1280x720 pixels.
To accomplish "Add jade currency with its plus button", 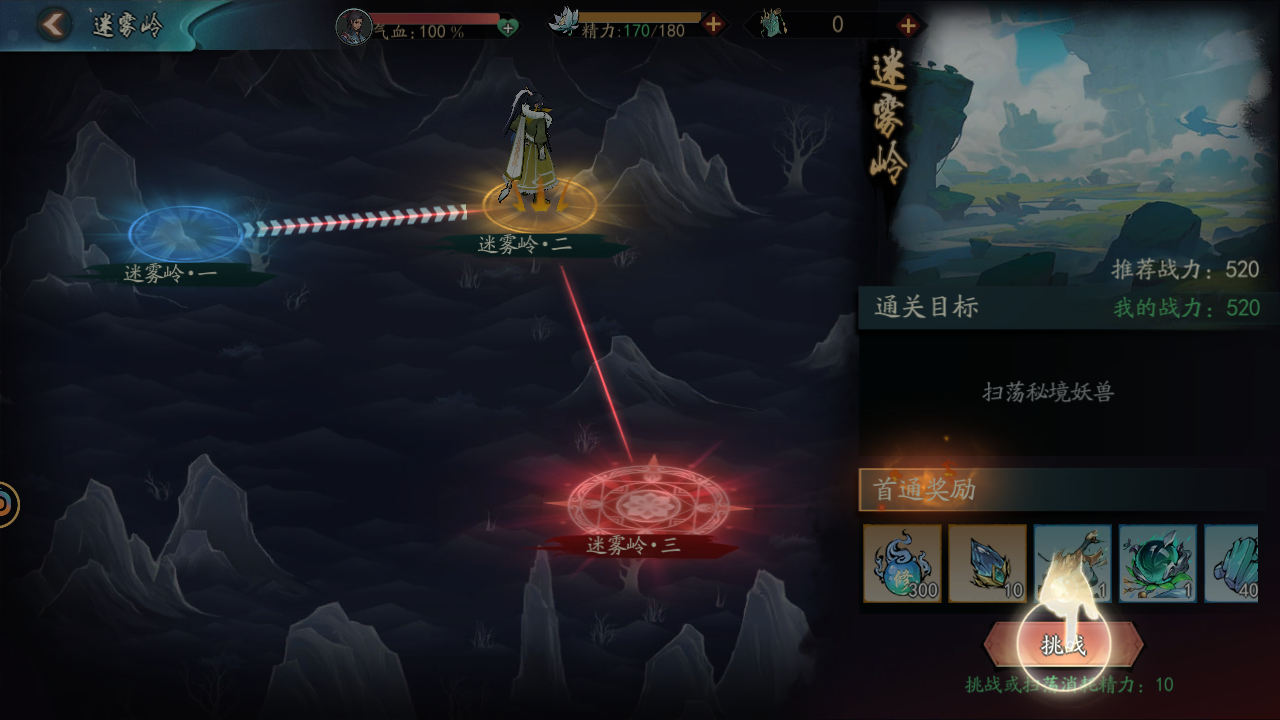I will point(908,25).
